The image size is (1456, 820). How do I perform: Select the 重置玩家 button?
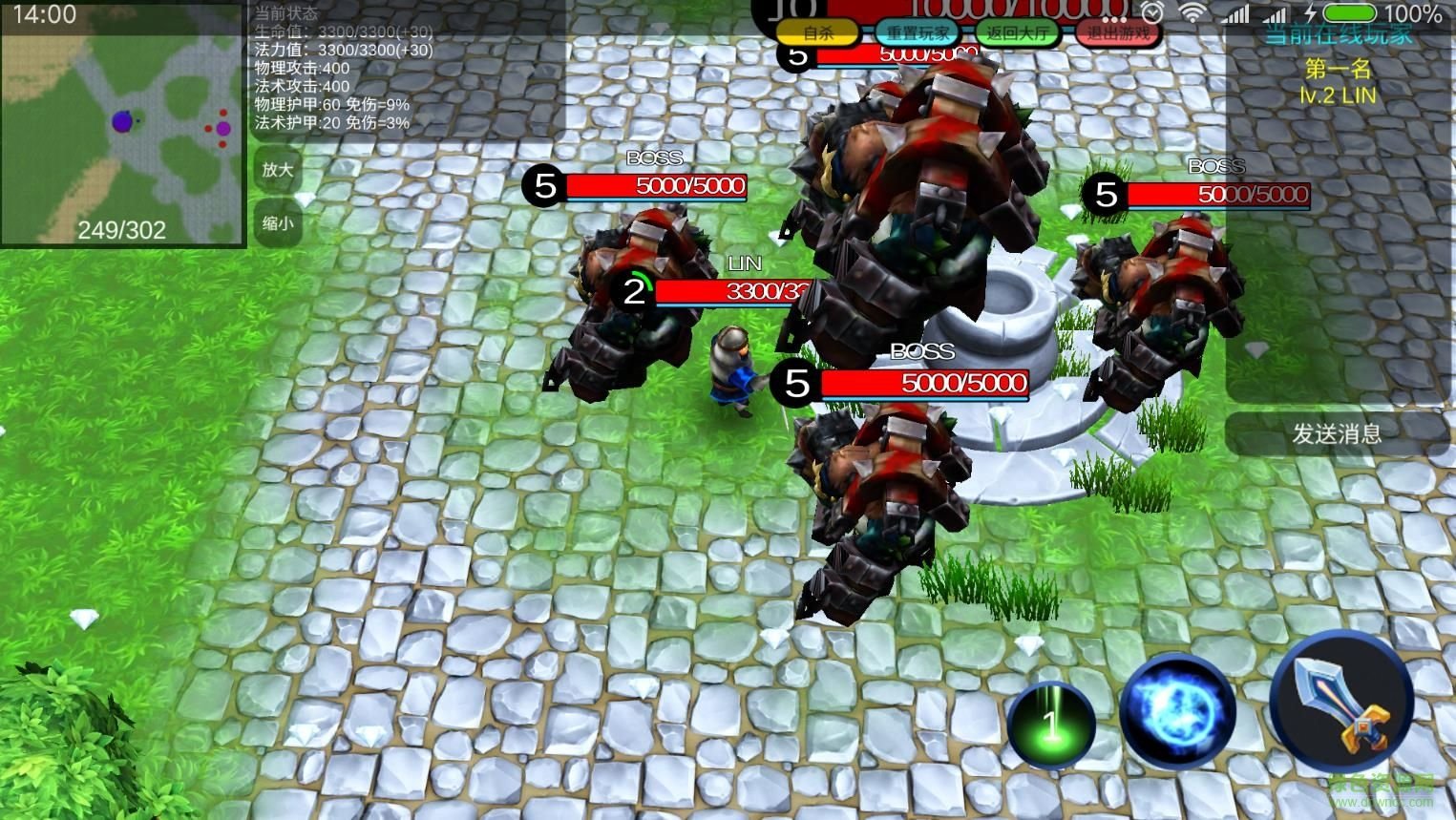pyautogui.click(x=918, y=32)
